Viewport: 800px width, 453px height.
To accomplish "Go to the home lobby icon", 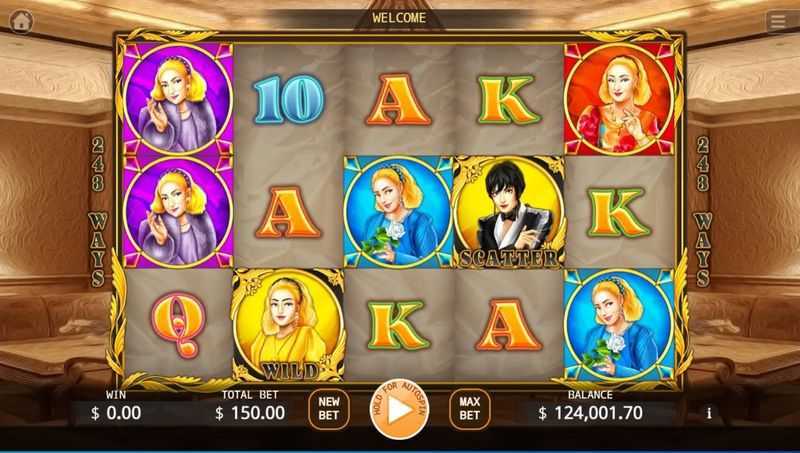I will coord(21,20).
